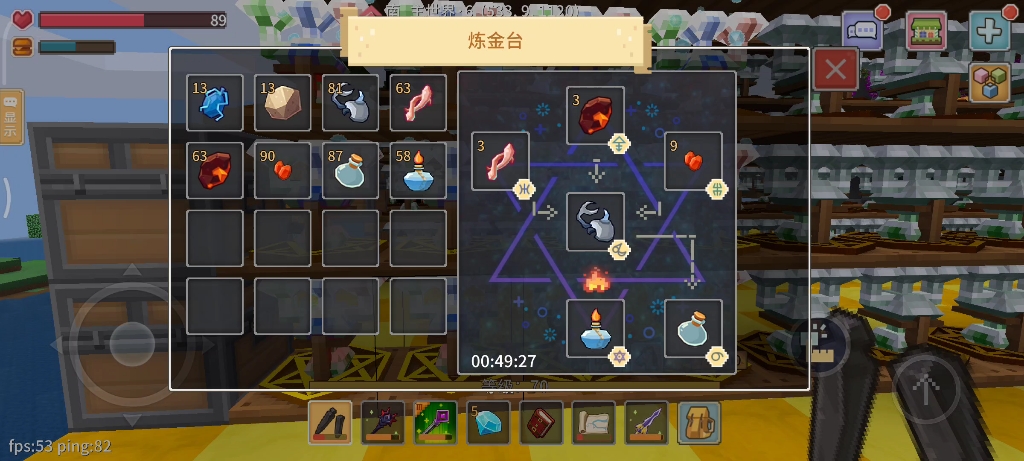This screenshot has height=461, width=1024.
Task: Select the pink worm stack of 63
Action: [x=418, y=103]
